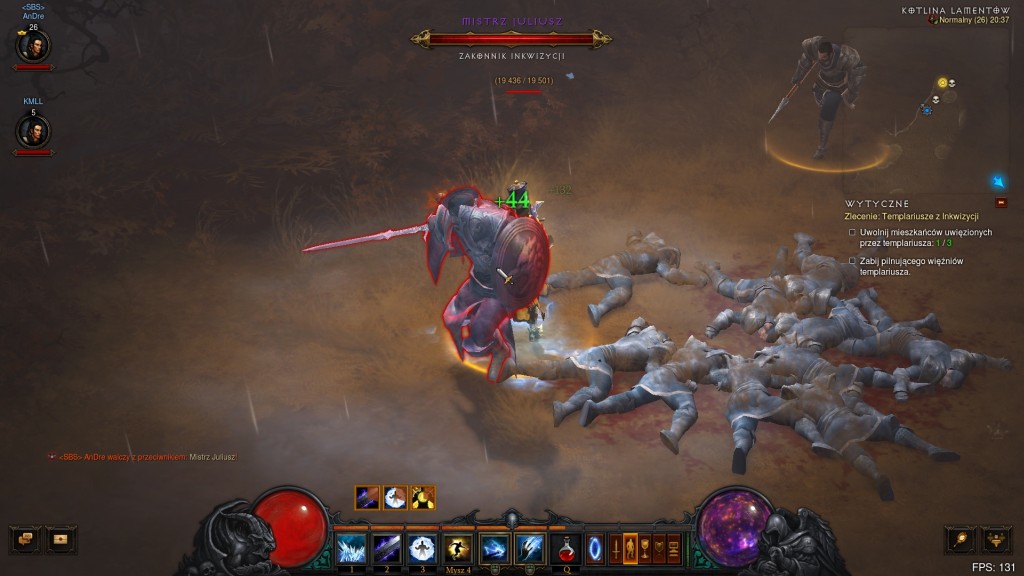1024x576 pixels.
Task: Select the KMLL party member portrait
Action: coord(34,130)
